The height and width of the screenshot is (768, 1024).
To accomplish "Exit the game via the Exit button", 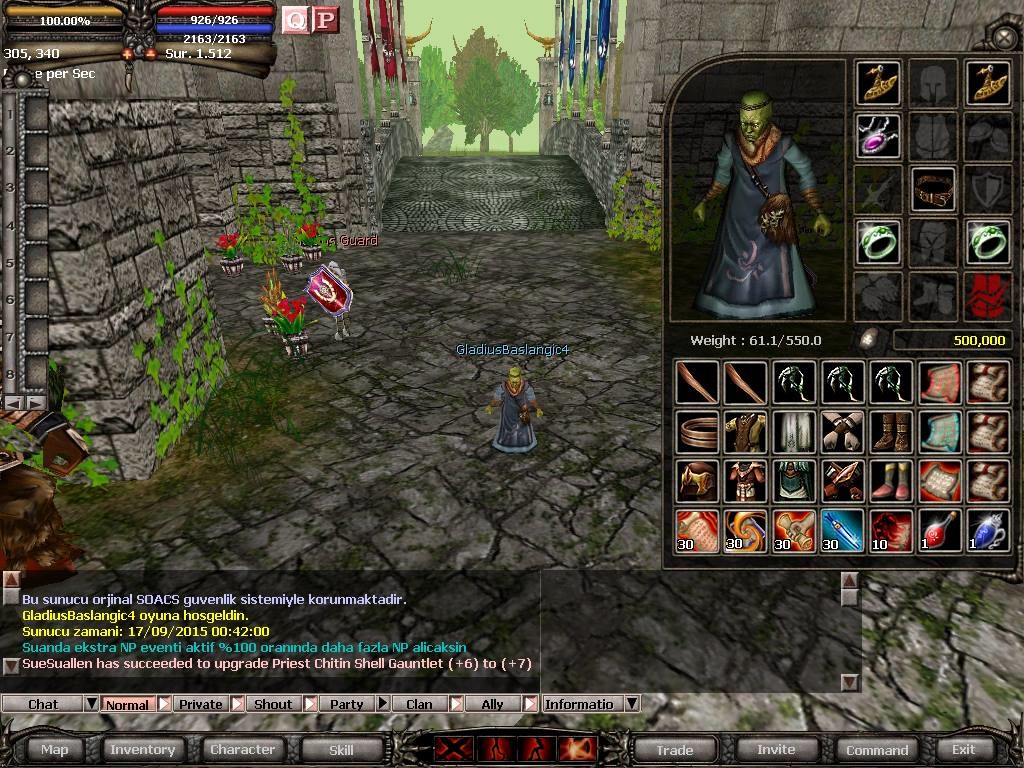I will pyautogui.click(x=963, y=749).
